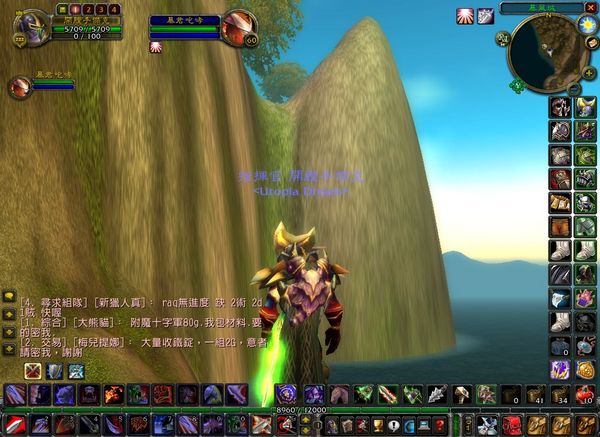Activate the crossed-swords pet attack button
This screenshot has height=437, width=600.
click(x=33, y=370)
